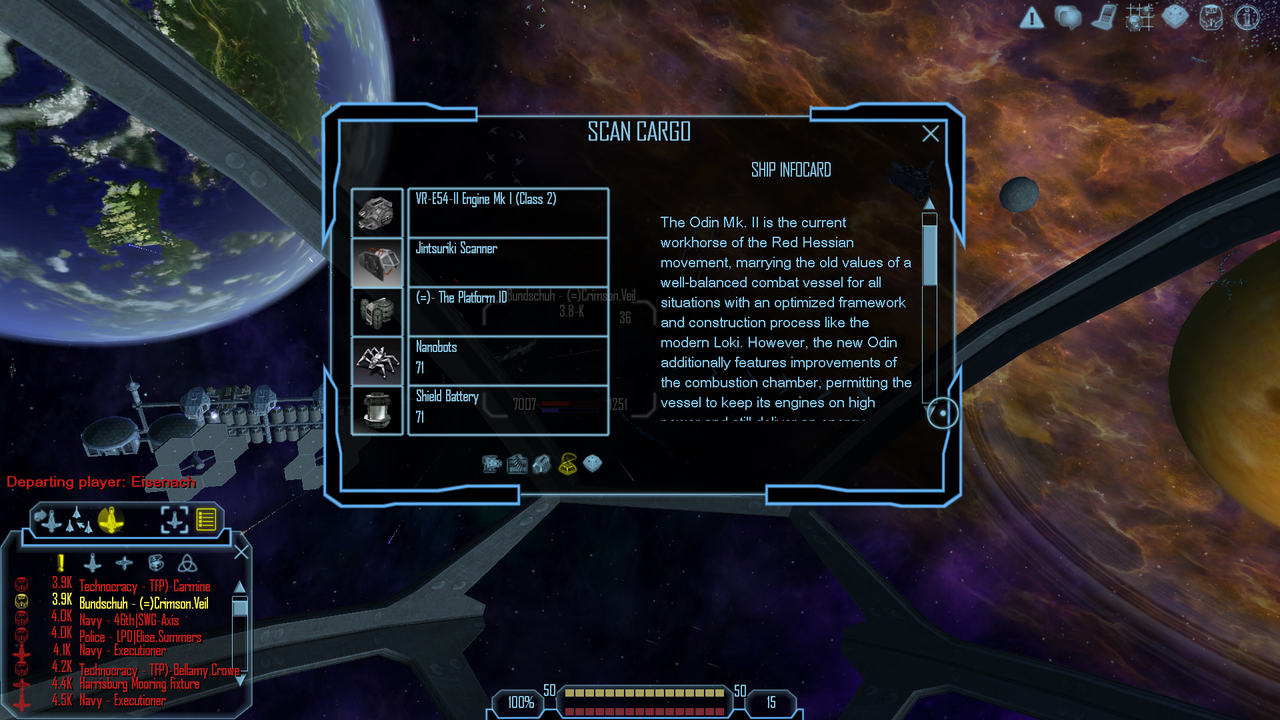Select the Shield Battery cargo row
The width and height of the screenshot is (1280, 720).
pos(508,408)
